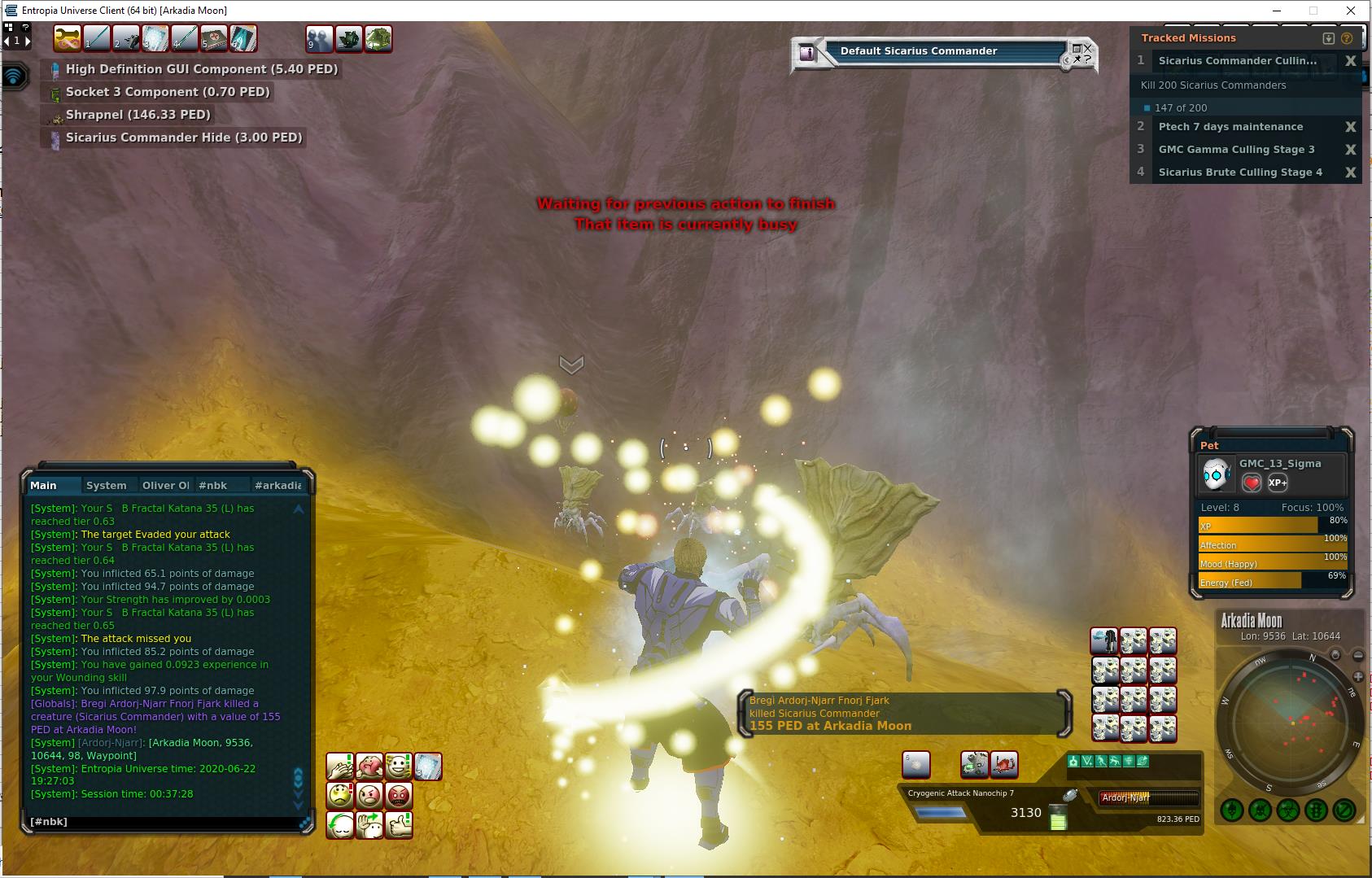1372x878 pixels.
Task: Remove Sicarius Commander Culling from tracked missions
Action: coord(1350,61)
